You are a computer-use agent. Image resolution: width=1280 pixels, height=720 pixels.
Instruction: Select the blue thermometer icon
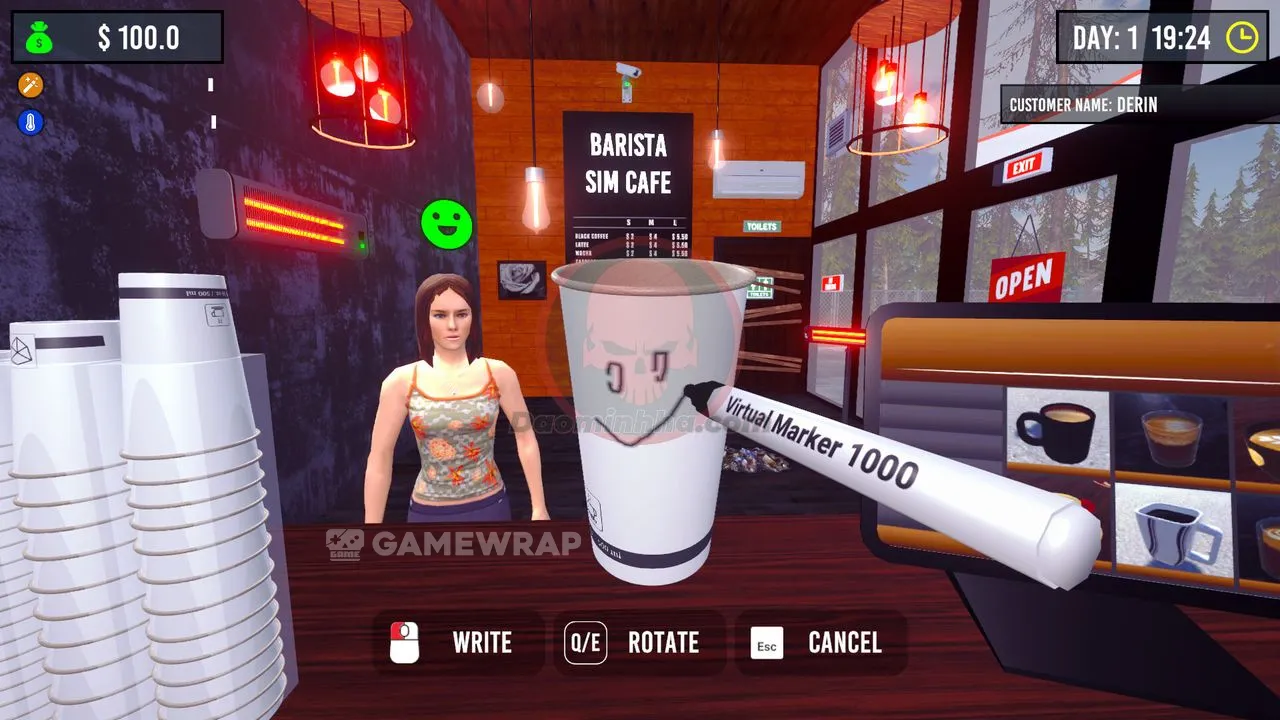(31, 122)
